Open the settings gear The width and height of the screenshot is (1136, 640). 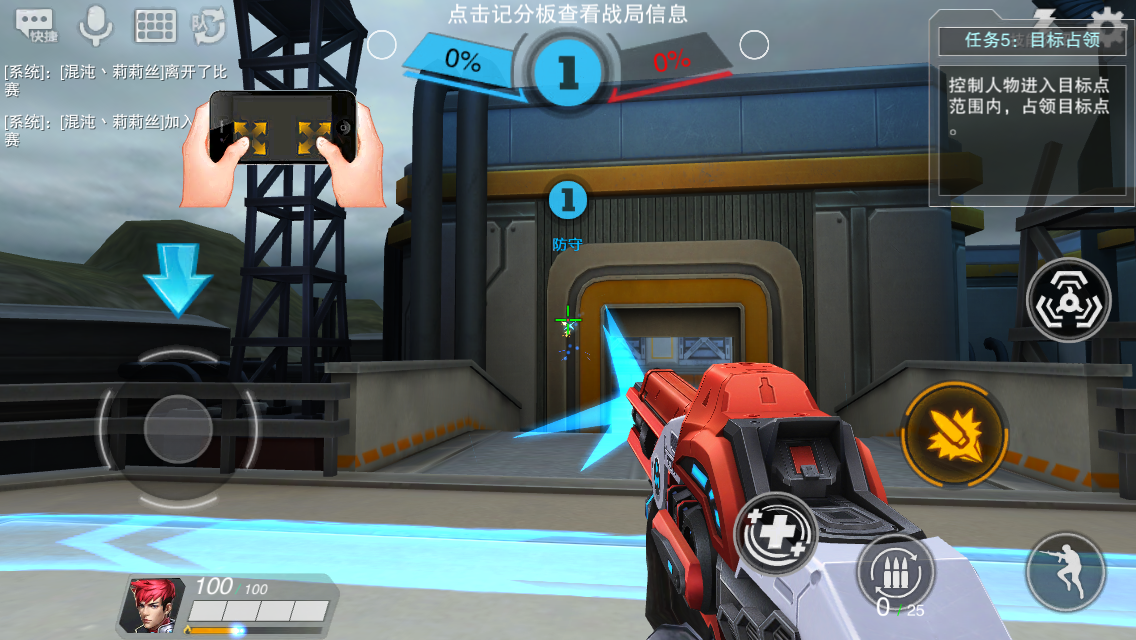coord(1107,22)
